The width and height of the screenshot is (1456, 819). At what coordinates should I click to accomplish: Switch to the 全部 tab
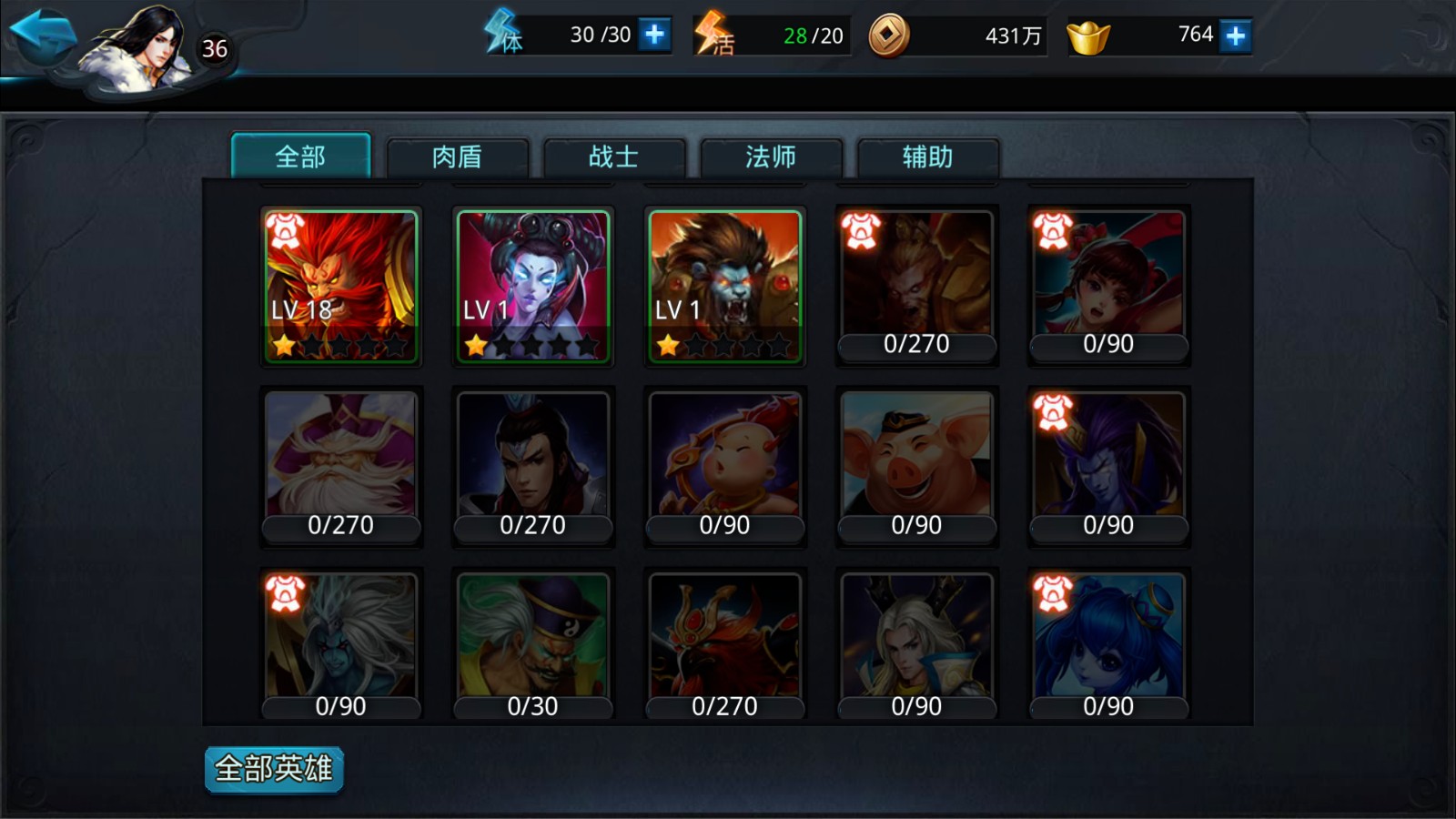[x=300, y=157]
